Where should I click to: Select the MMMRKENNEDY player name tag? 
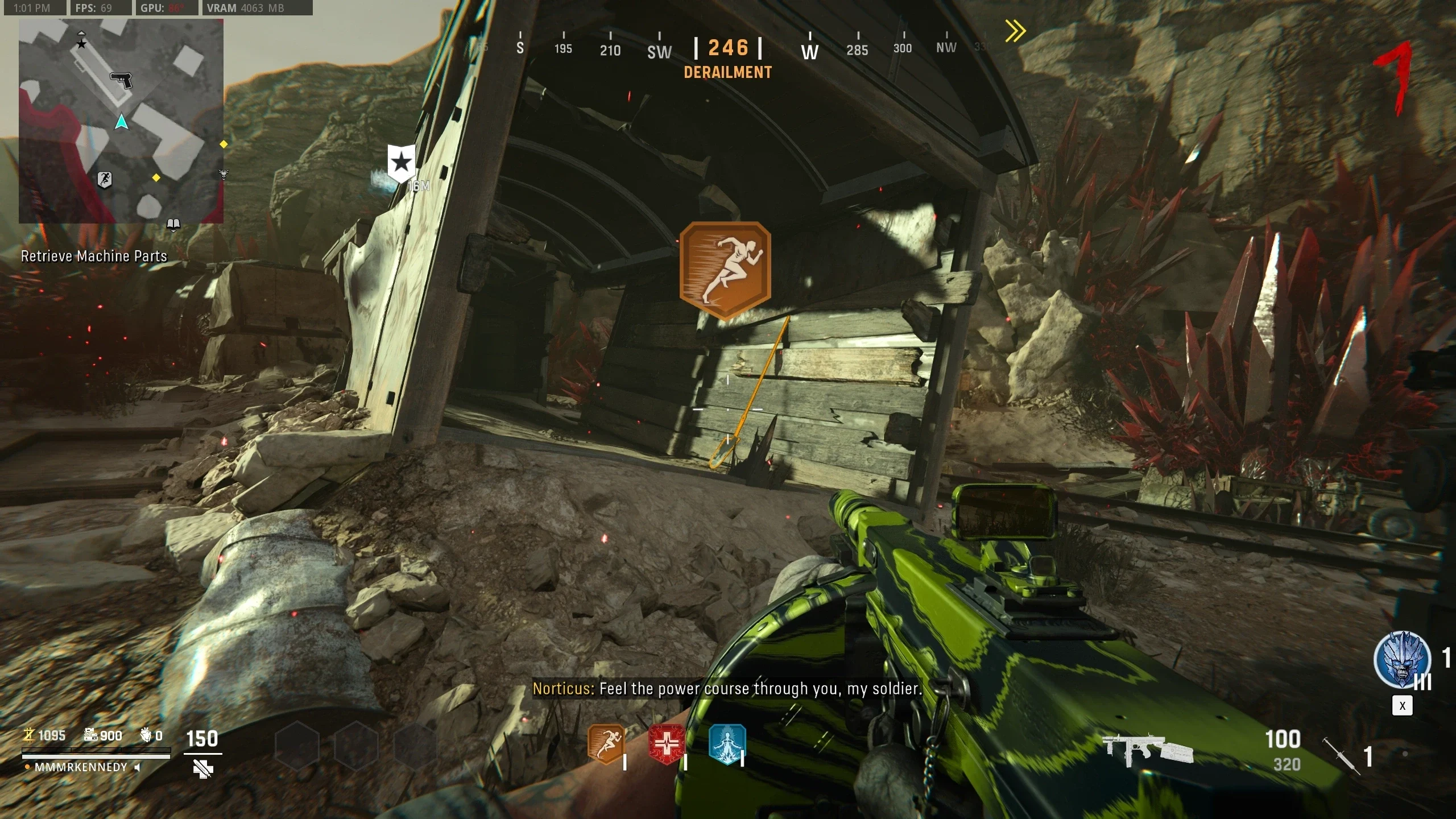(x=81, y=767)
